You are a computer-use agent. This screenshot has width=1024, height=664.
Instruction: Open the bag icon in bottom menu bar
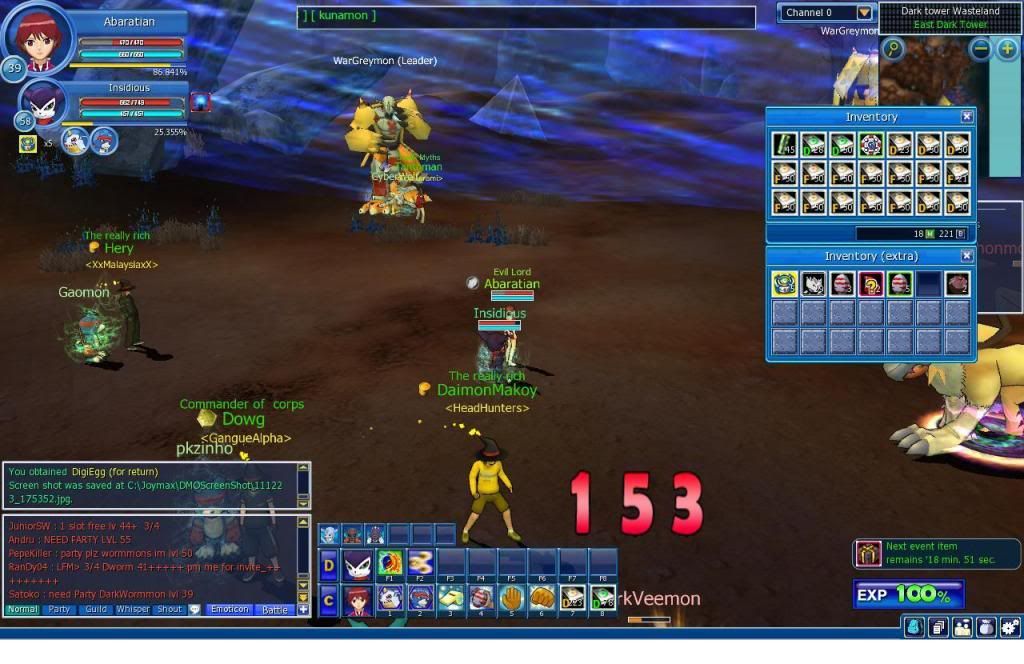tap(986, 627)
